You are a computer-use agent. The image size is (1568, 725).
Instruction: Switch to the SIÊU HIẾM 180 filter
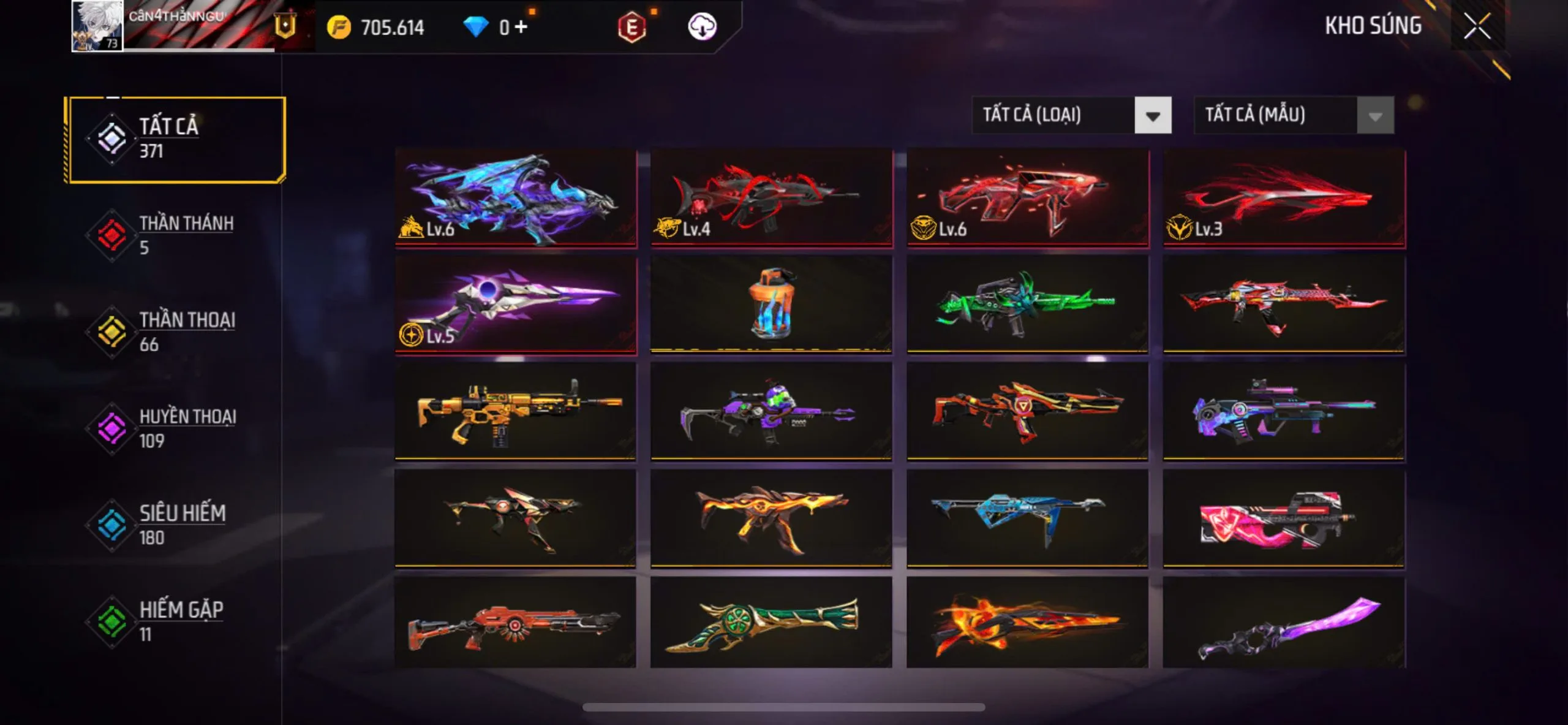[181, 524]
